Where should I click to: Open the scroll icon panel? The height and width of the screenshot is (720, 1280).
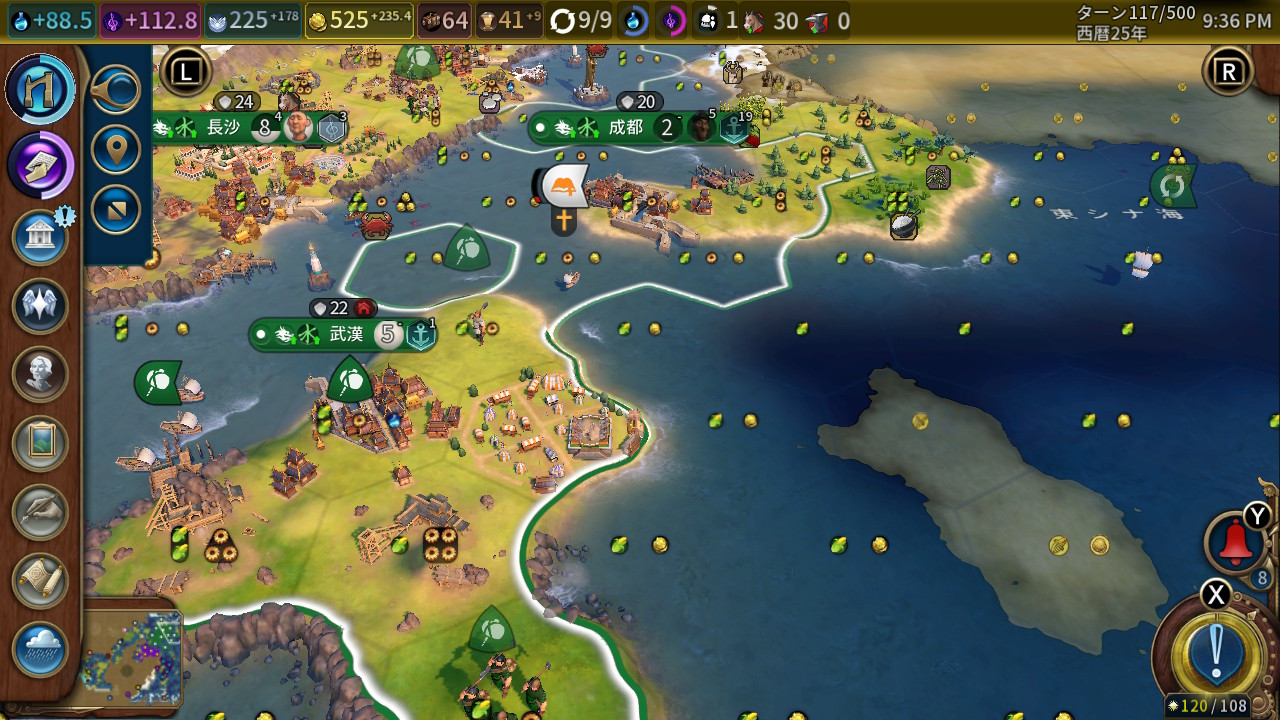click(40, 580)
